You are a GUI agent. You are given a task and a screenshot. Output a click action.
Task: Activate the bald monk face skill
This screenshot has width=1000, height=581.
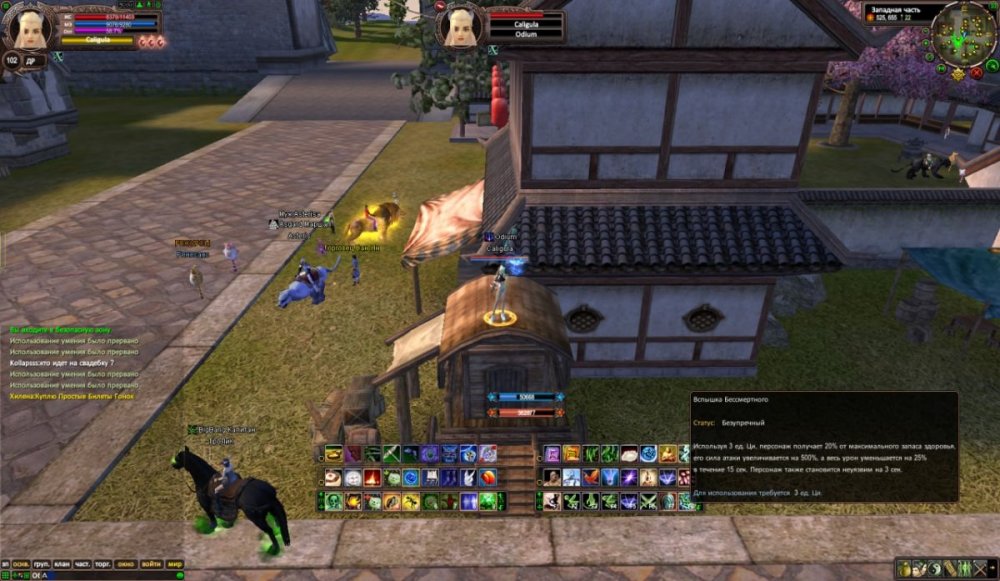tap(552, 478)
